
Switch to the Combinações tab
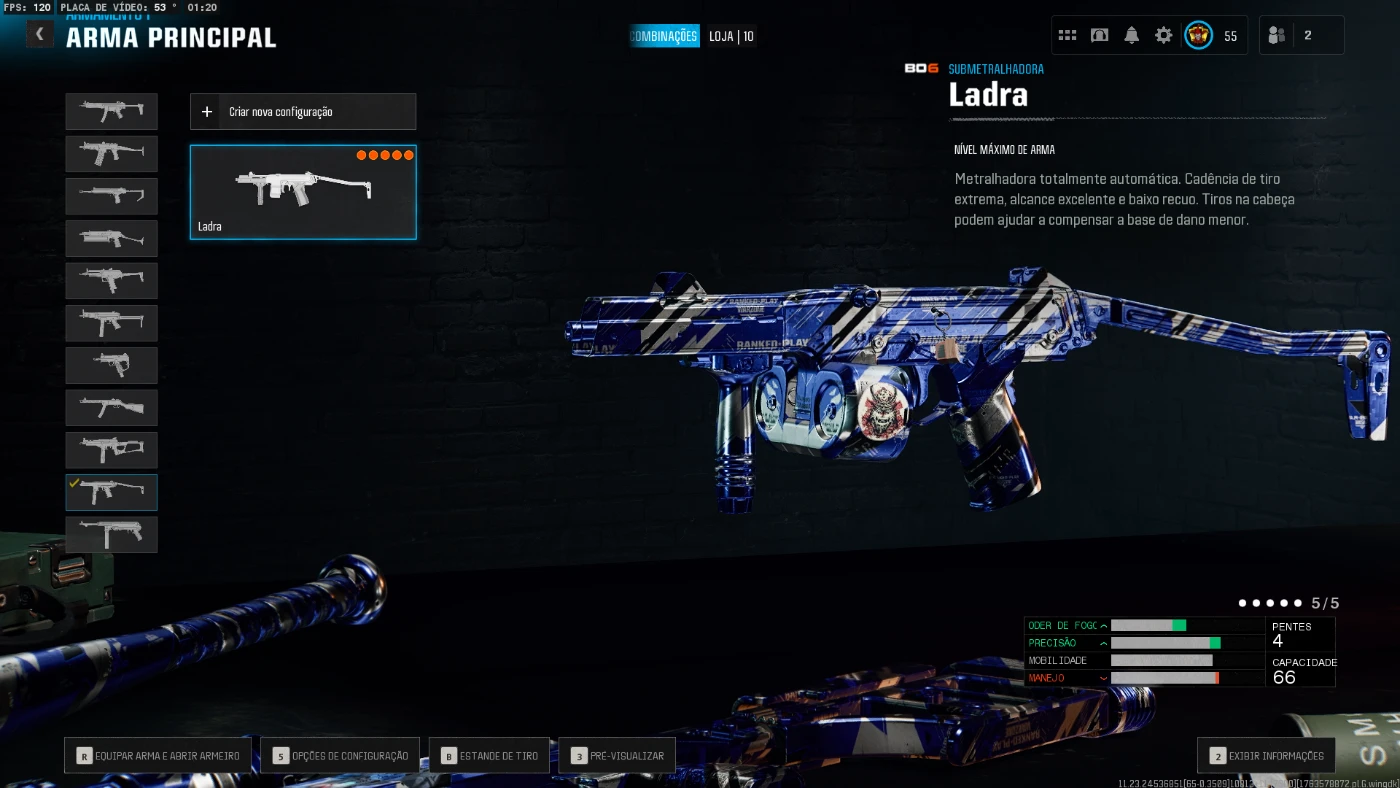pyautogui.click(x=664, y=36)
